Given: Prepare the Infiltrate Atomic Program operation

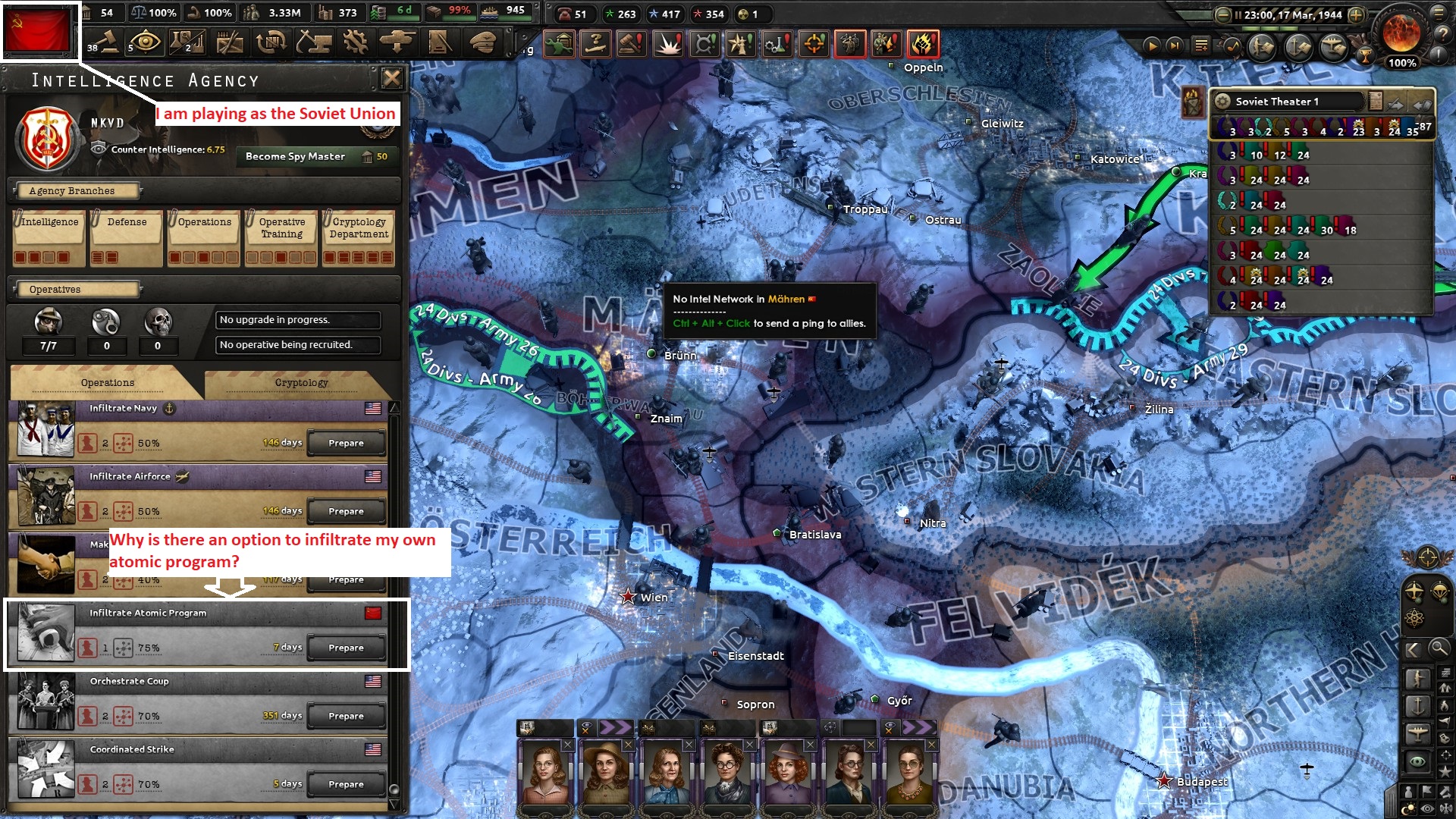Looking at the screenshot, I should [x=346, y=647].
